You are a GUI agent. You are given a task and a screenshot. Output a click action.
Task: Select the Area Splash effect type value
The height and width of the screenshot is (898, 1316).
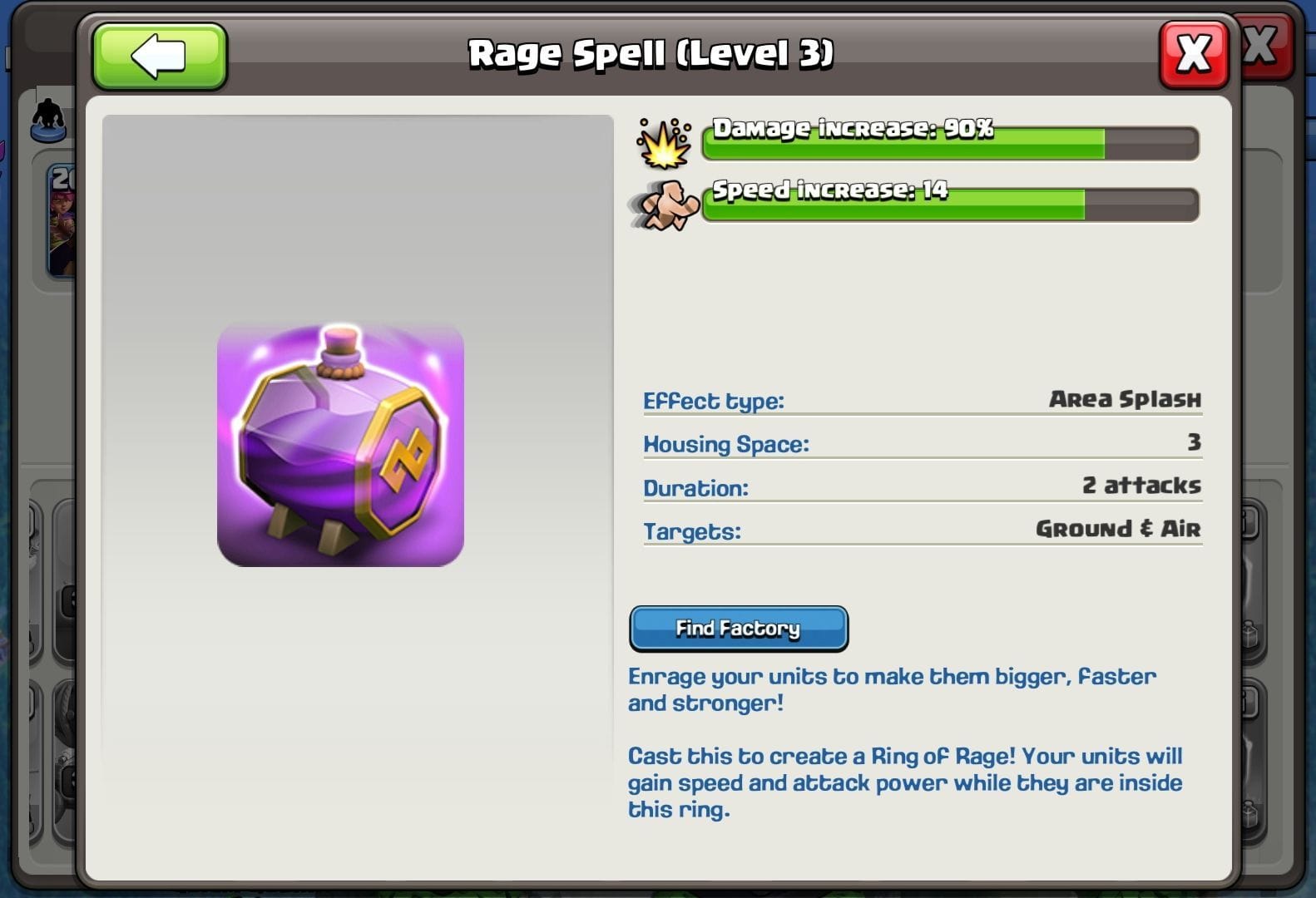(x=1123, y=399)
